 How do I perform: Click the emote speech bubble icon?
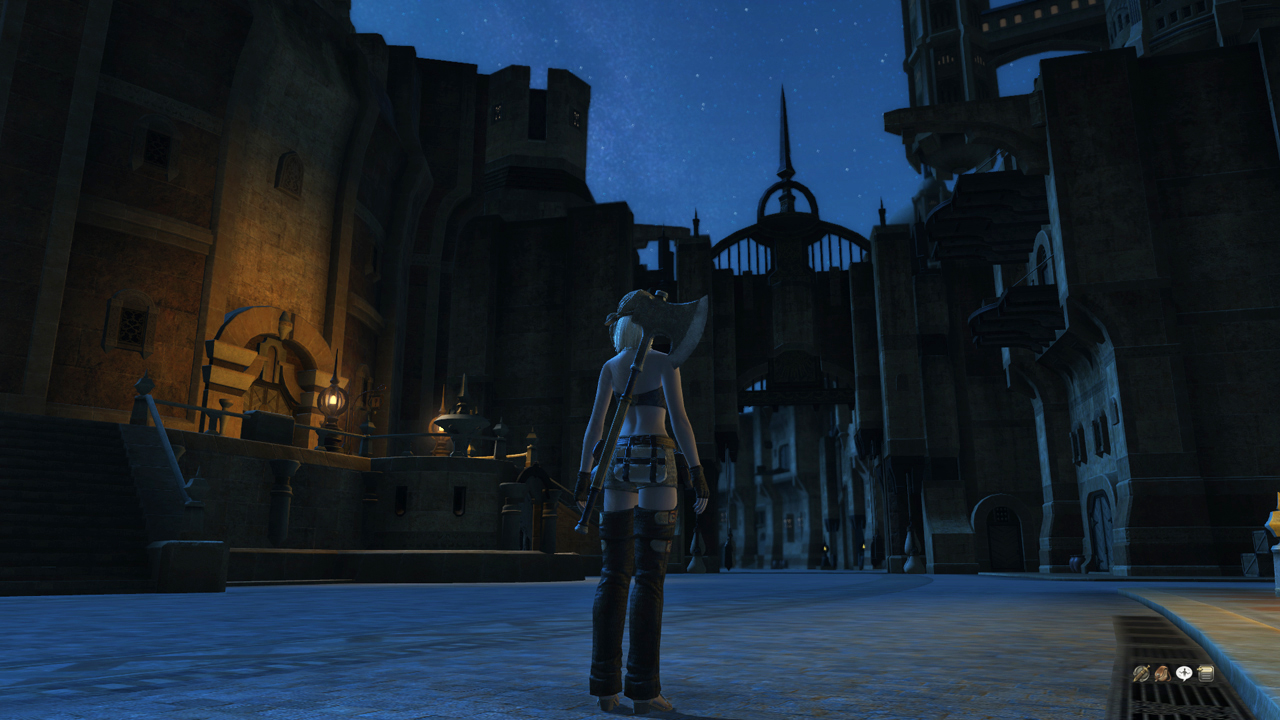(1184, 674)
